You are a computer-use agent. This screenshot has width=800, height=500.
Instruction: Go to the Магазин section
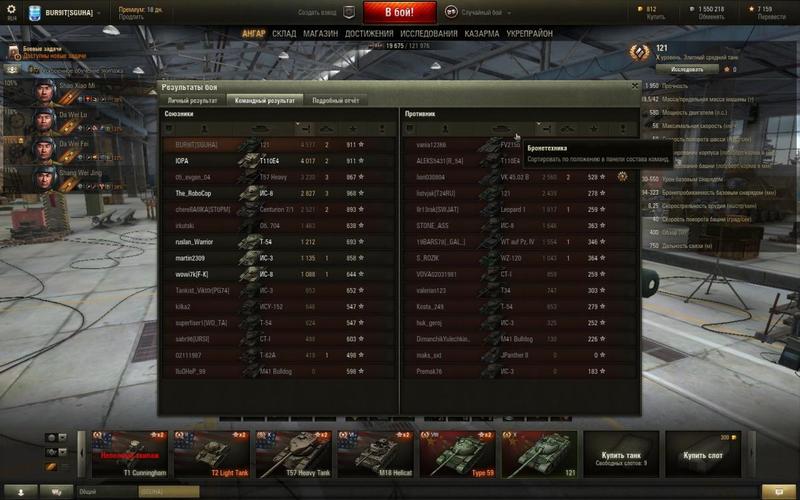[x=321, y=33]
